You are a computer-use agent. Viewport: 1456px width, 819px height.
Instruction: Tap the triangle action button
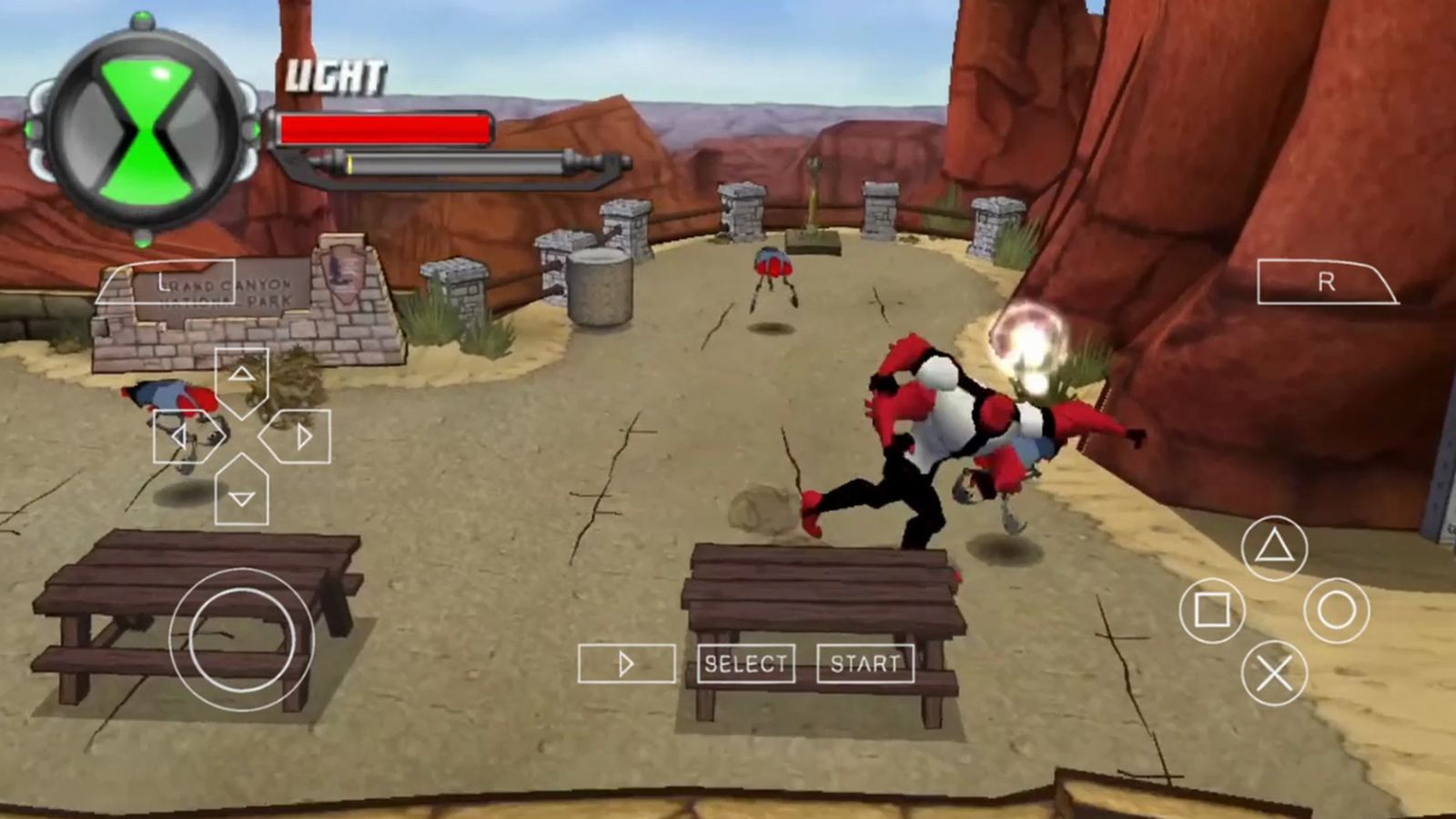1274,547
